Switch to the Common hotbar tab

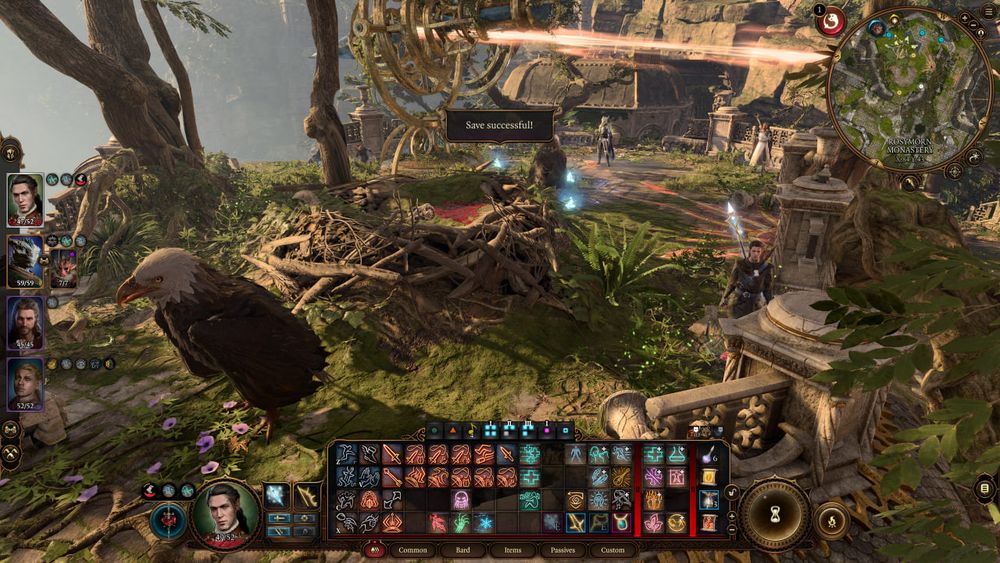413,550
